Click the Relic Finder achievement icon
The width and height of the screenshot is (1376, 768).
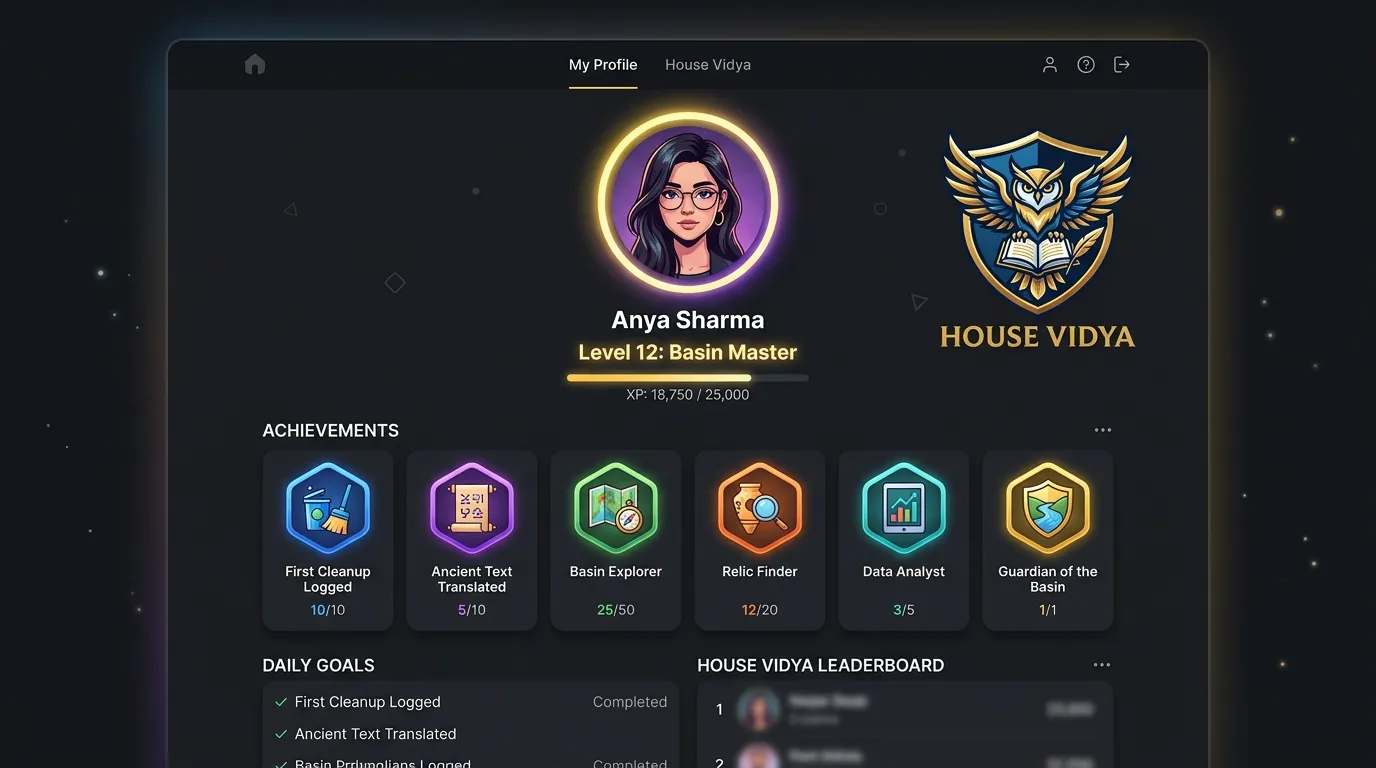click(760, 508)
